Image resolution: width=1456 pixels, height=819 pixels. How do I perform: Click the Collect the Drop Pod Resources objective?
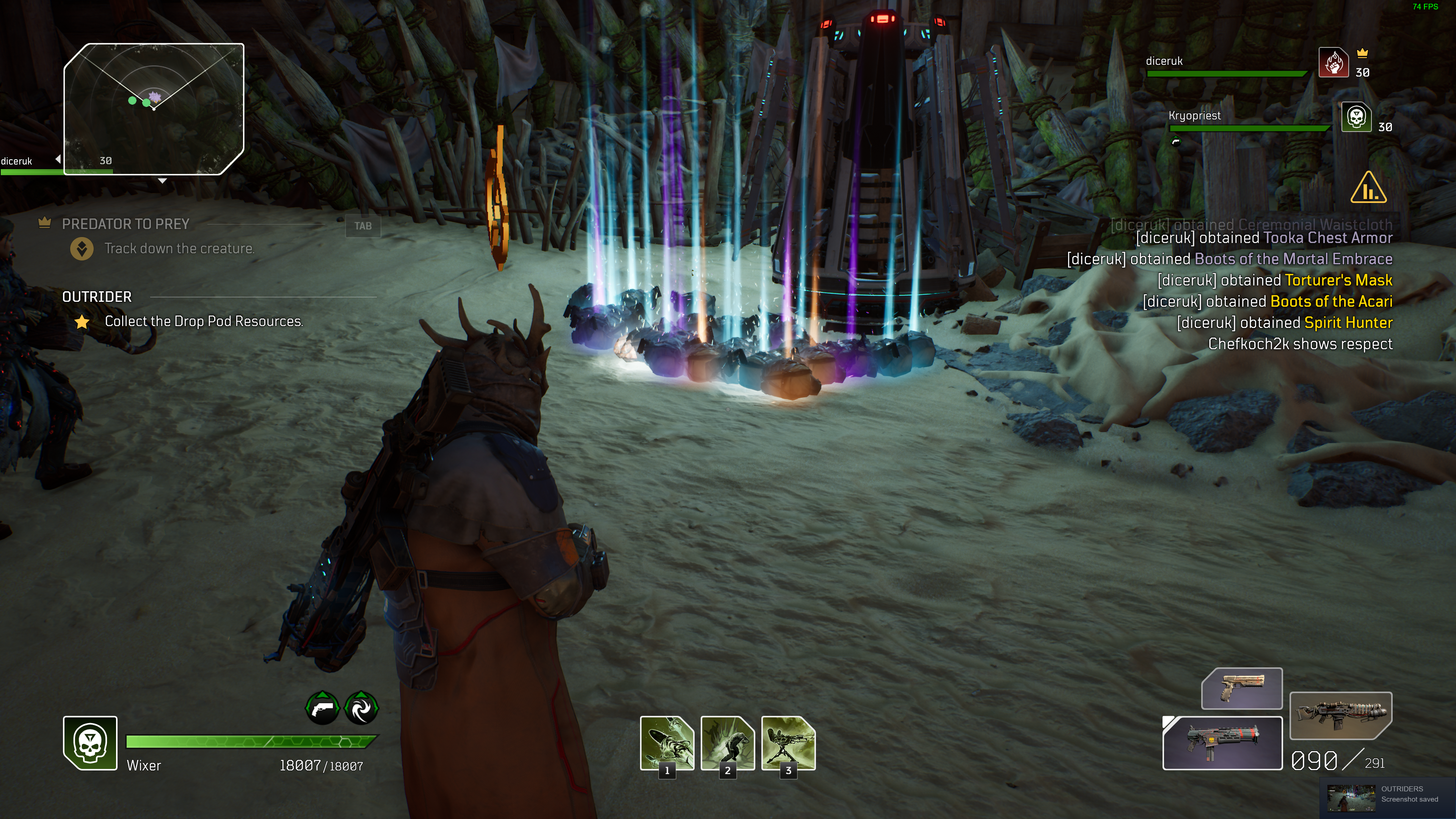click(x=204, y=322)
